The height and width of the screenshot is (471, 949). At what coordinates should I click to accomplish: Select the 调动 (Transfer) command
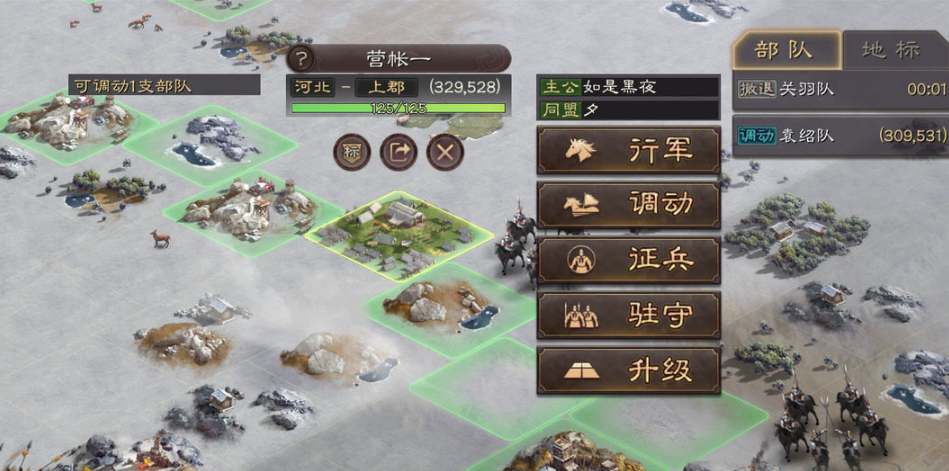(629, 204)
